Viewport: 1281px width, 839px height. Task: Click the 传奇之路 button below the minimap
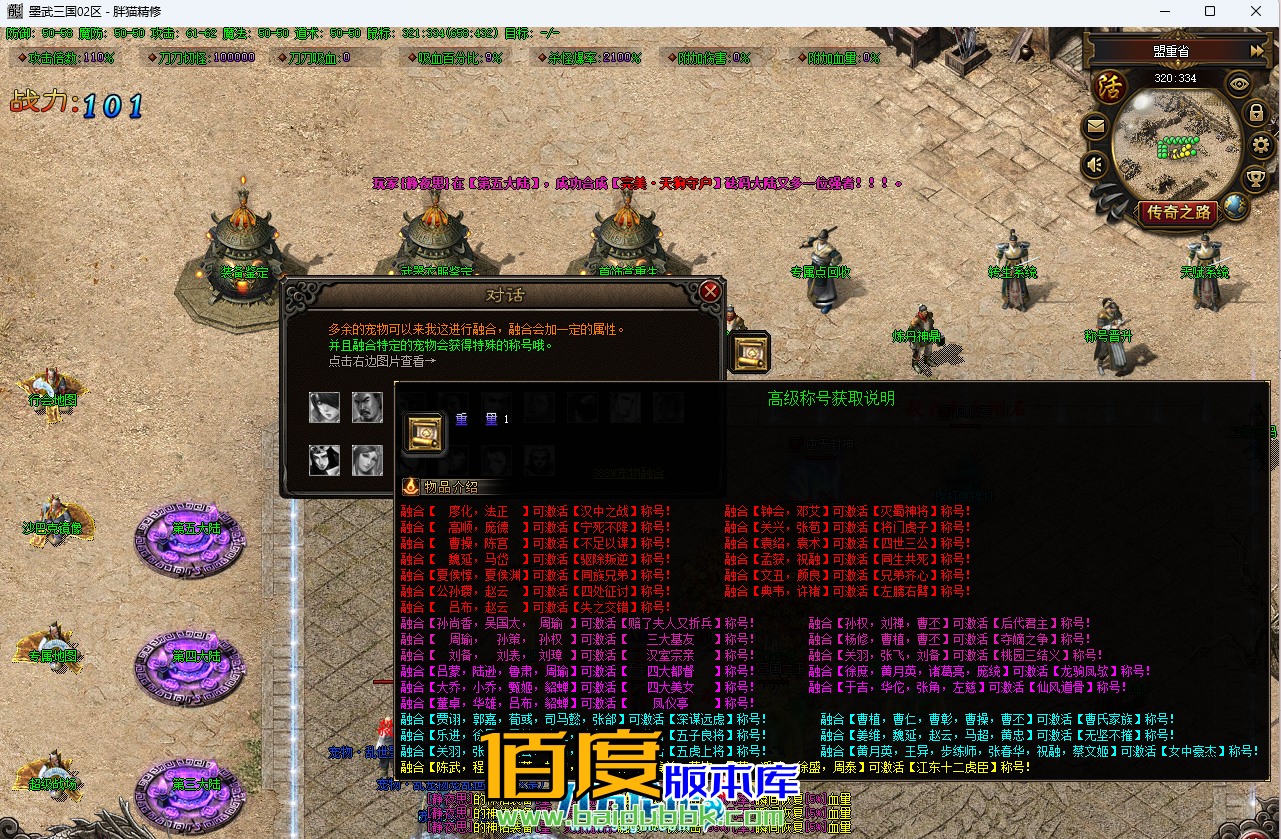click(1180, 210)
